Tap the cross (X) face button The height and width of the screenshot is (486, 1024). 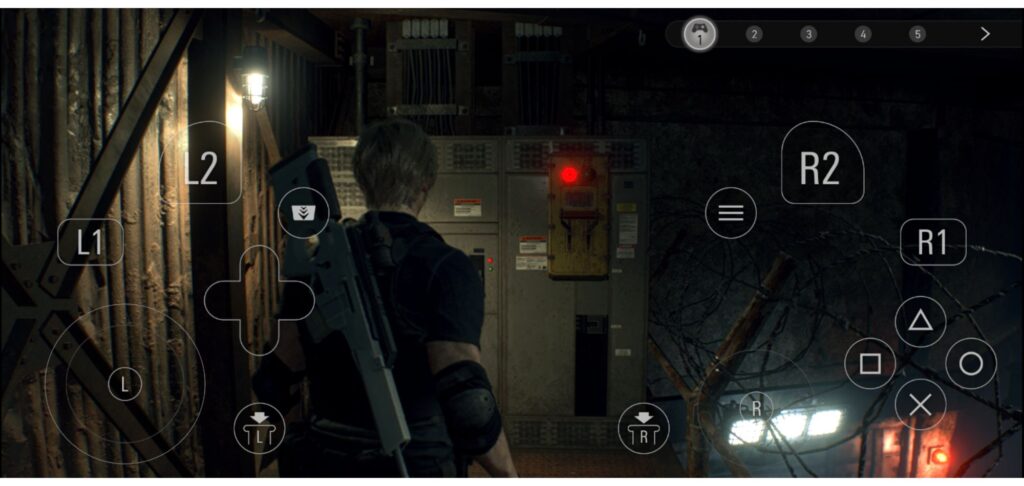pos(920,405)
